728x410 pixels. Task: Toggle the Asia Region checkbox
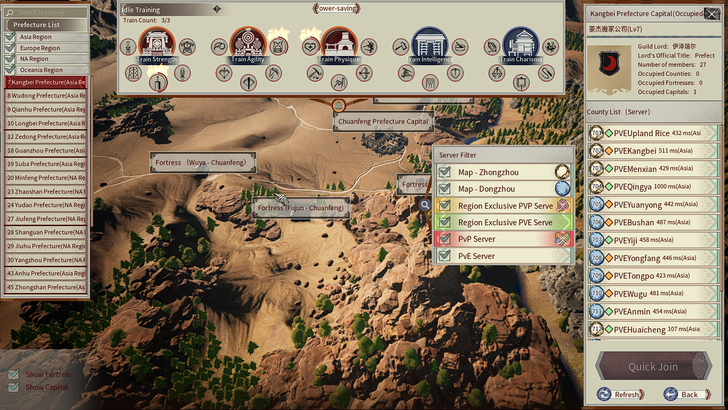pos(10,36)
